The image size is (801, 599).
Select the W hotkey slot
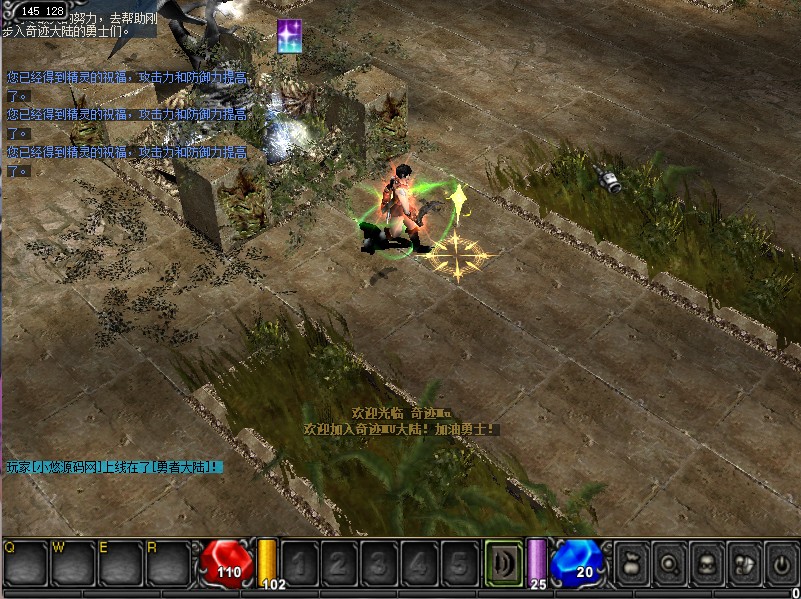[x=72, y=563]
